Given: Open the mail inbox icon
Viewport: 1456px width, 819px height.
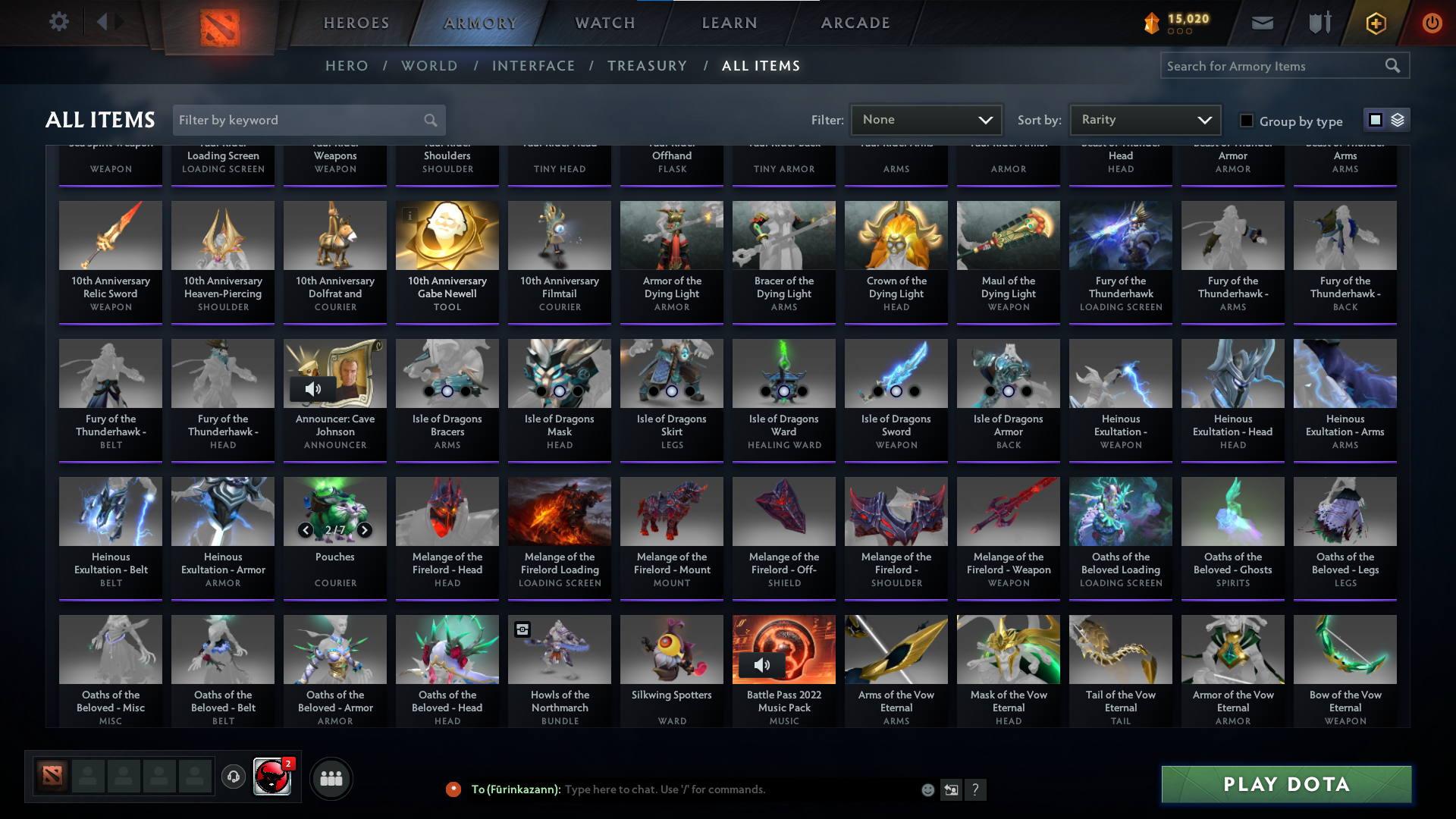Looking at the screenshot, I should [1261, 23].
